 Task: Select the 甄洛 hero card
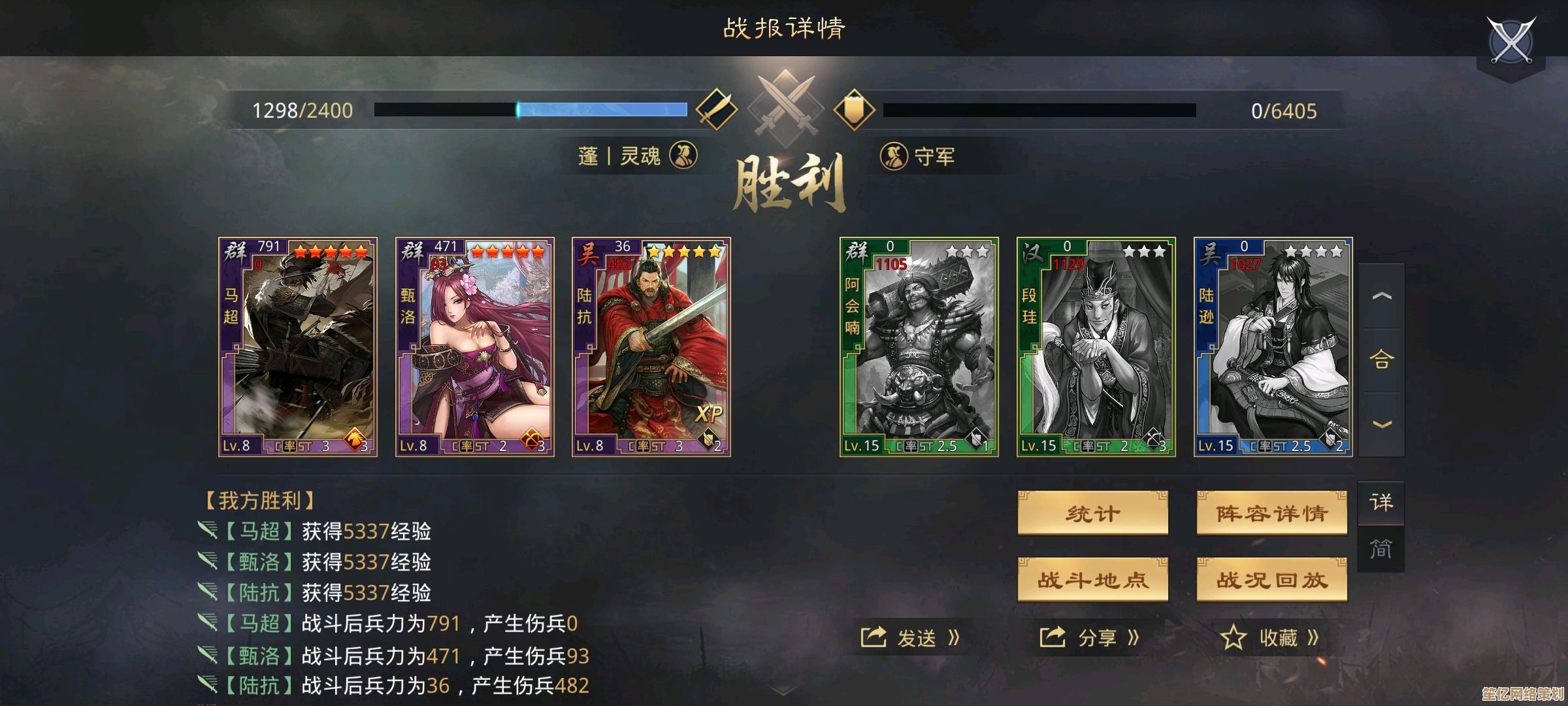tap(475, 346)
